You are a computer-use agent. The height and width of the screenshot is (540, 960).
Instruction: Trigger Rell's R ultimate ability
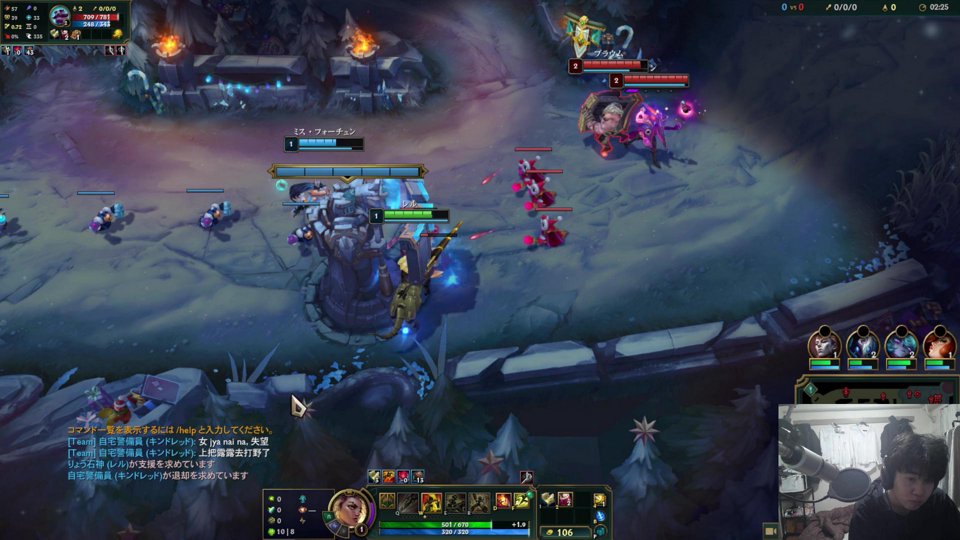480,502
